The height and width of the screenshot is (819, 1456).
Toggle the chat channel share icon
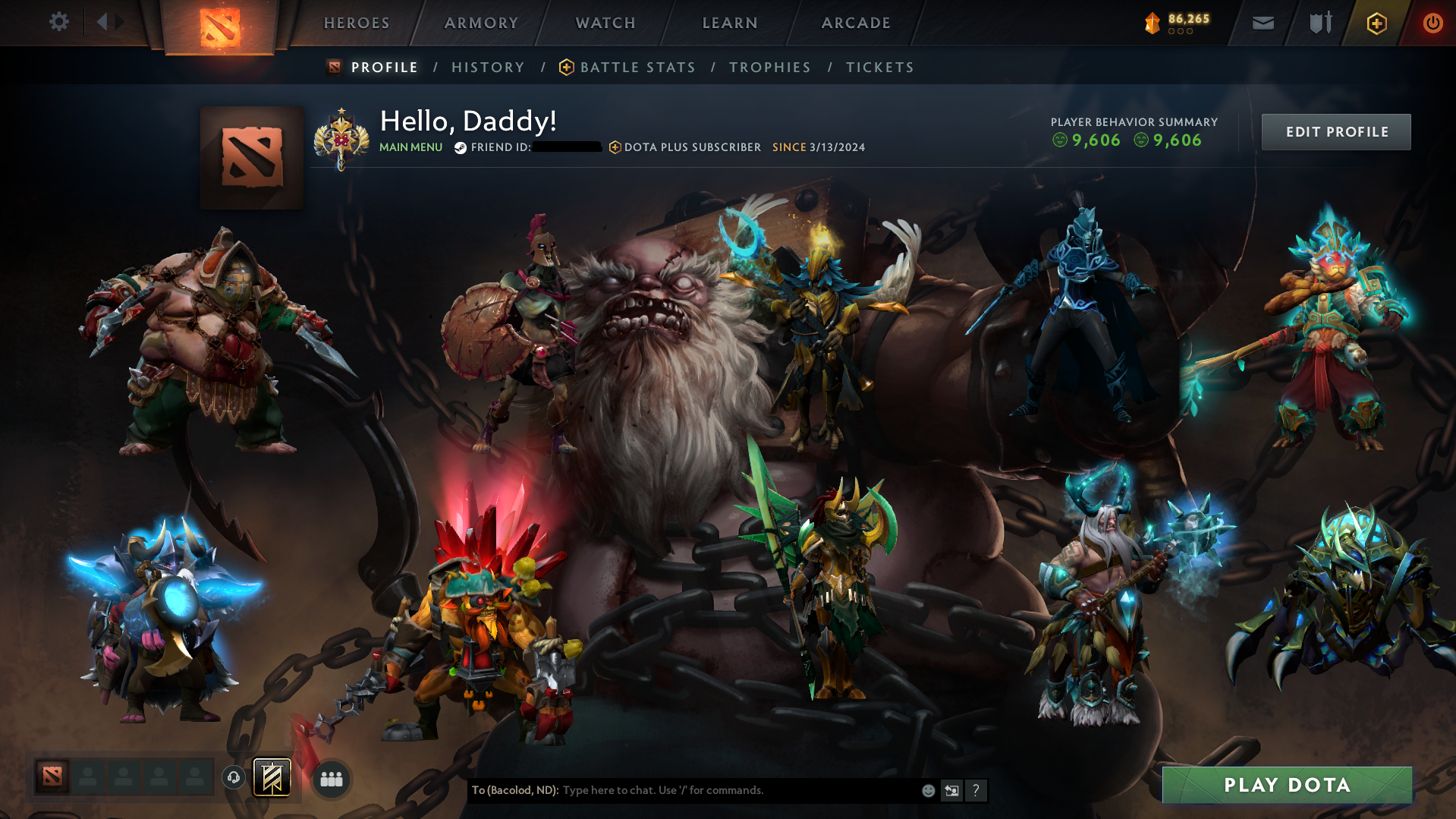click(951, 790)
